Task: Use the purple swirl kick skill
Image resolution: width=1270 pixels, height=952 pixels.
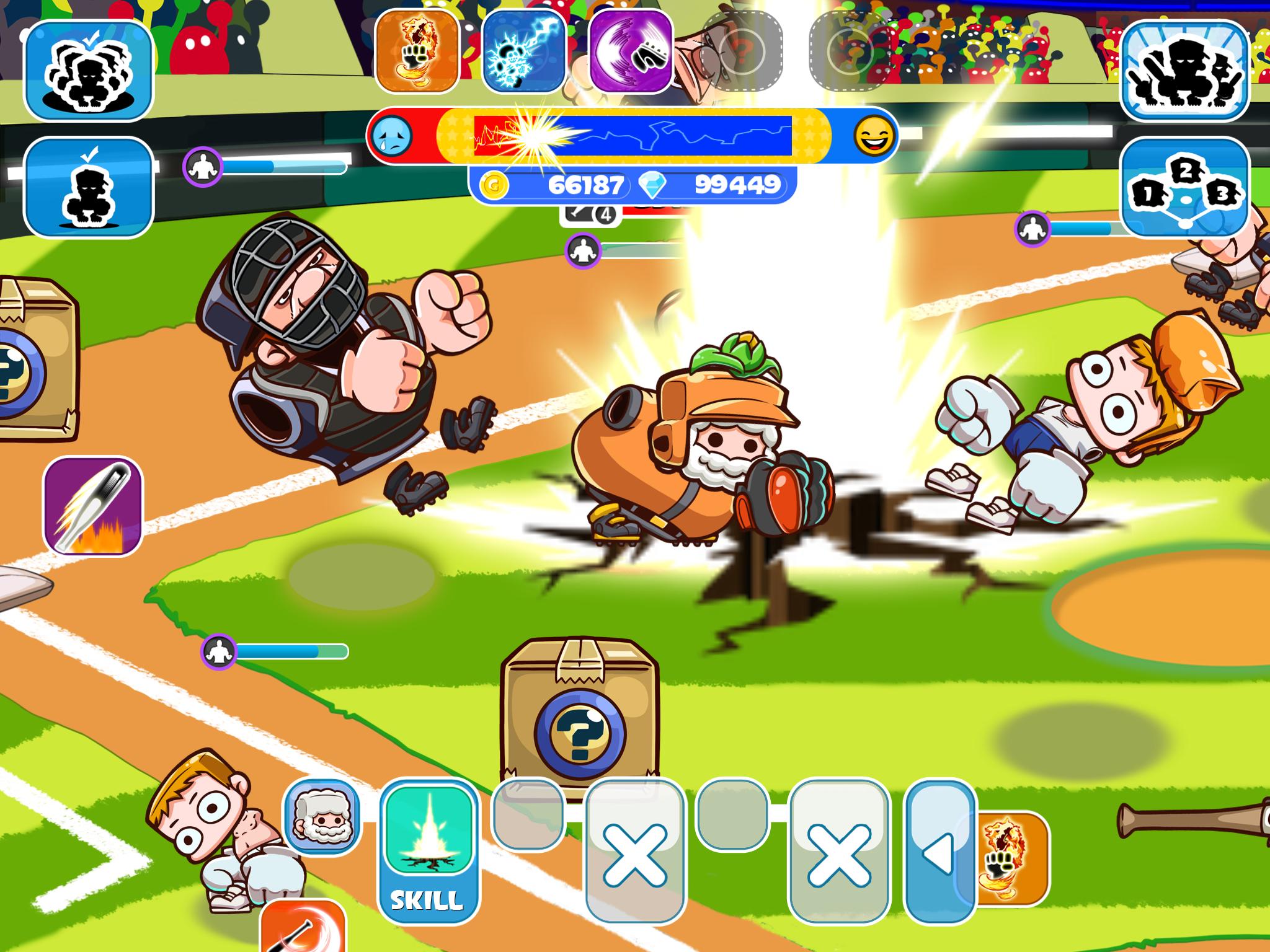Action: (x=631, y=52)
